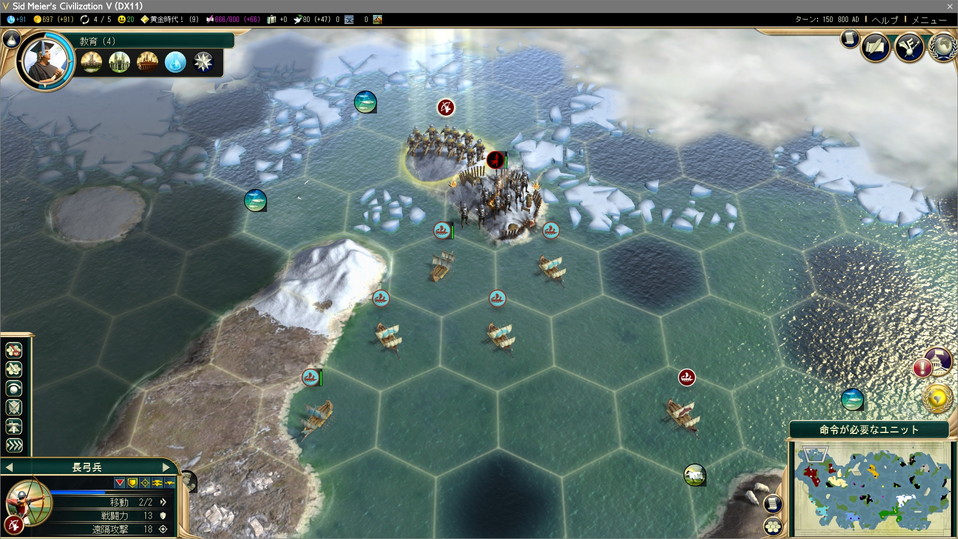Choose the sleep crescent unit action

point(14,388)
